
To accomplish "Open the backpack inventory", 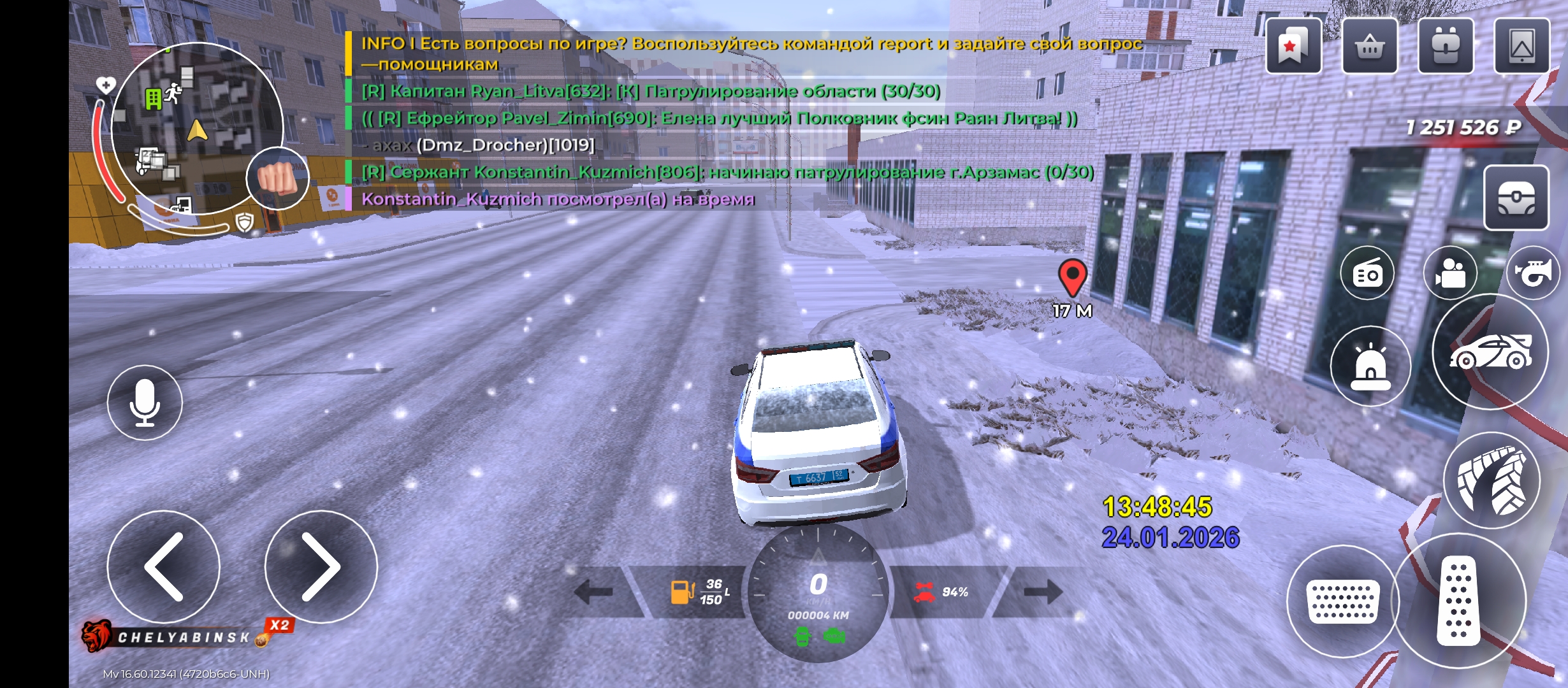I will [1445, 47].
